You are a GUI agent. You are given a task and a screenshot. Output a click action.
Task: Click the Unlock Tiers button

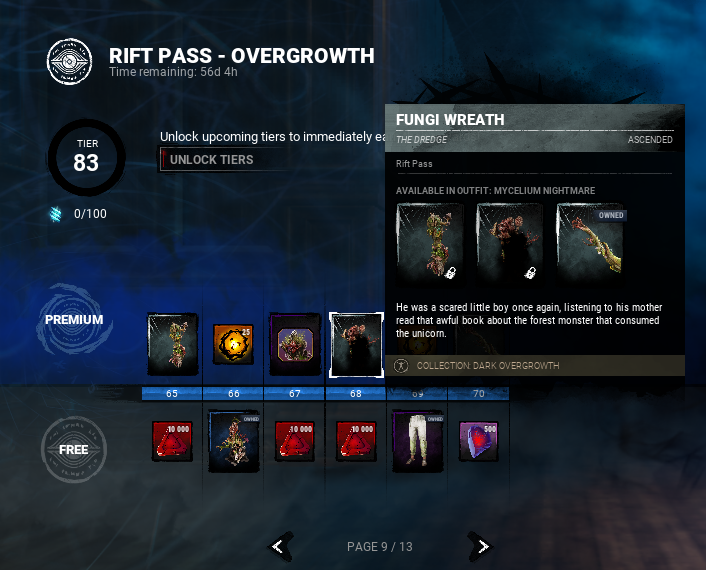pyautogui.click(x=212, y=160)
